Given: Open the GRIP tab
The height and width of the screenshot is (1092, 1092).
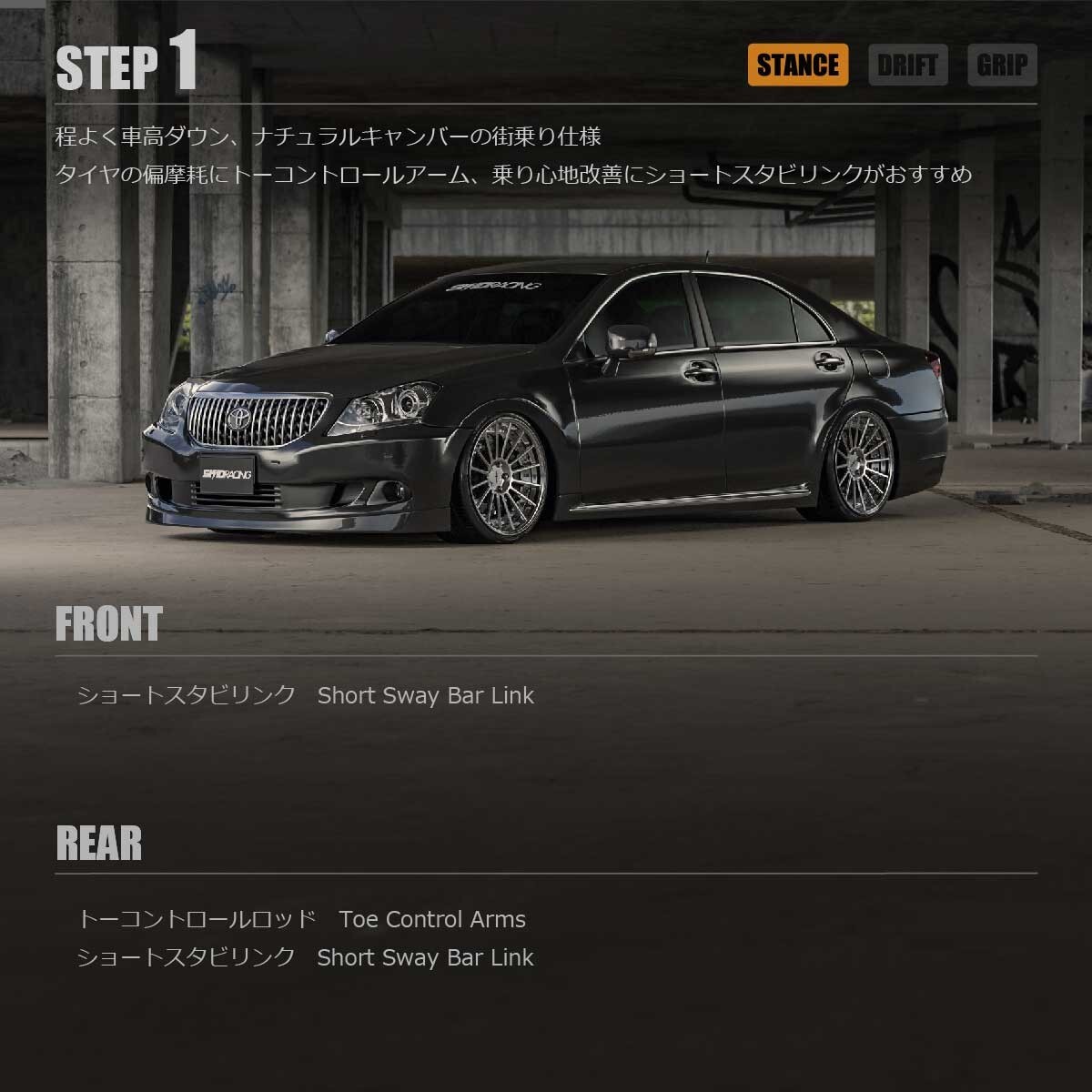Looking at the screenshot, I should click(1002, 66).
